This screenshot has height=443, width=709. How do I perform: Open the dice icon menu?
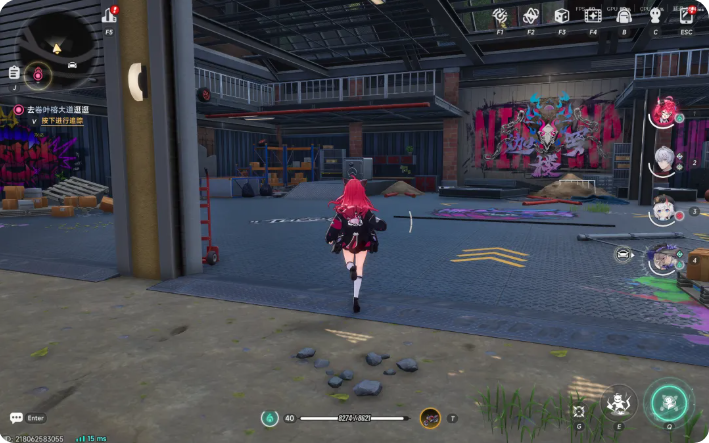562,16
